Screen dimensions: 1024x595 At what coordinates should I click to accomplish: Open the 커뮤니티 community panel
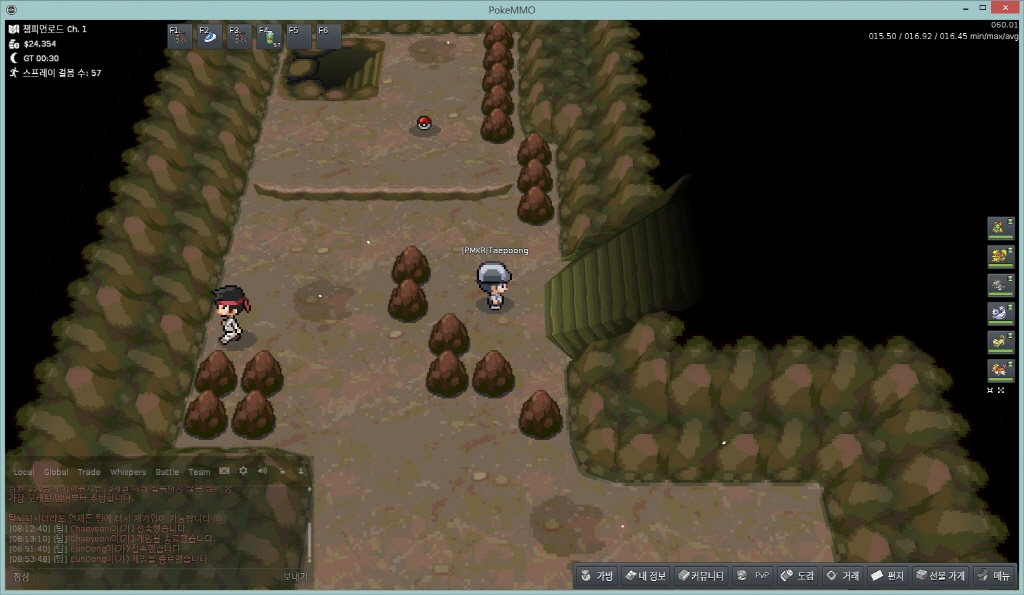pyautogui.click(x=699, y=576)
